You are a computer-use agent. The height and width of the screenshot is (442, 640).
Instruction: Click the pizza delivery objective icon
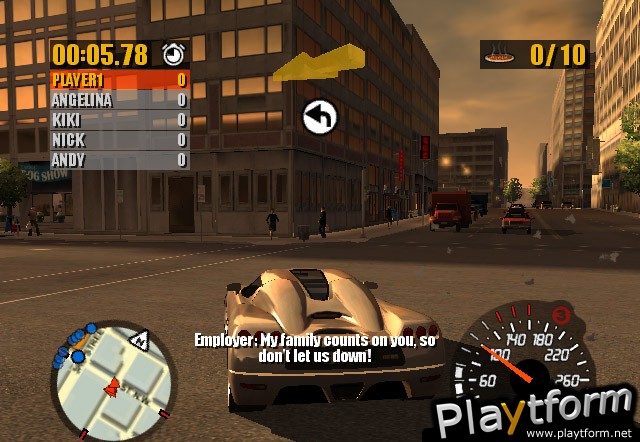(497, 56)
